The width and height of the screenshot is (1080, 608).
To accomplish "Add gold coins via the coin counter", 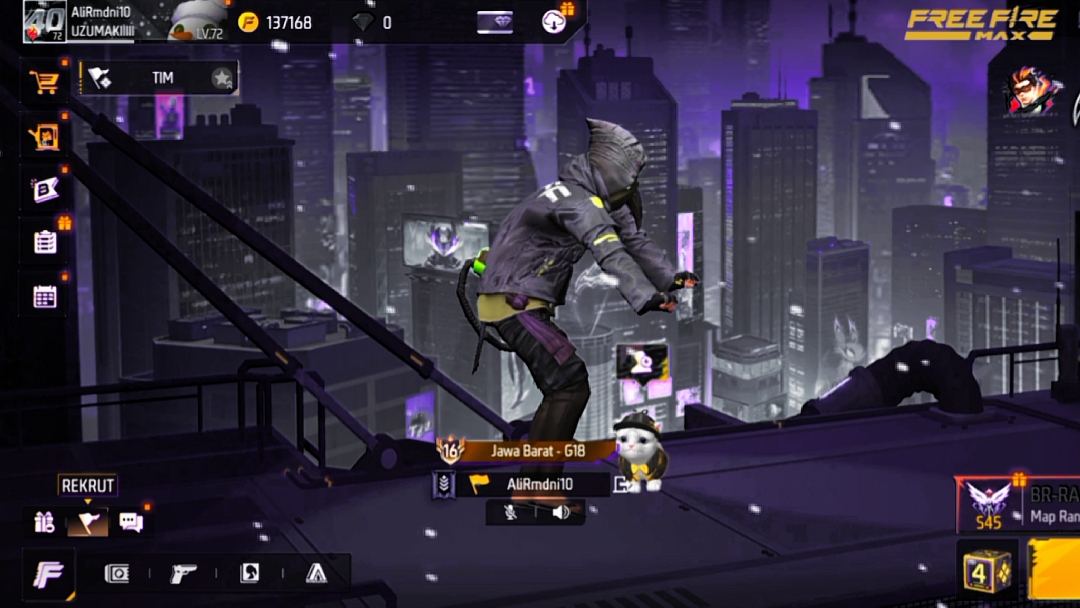I will (x=275, y=22).
